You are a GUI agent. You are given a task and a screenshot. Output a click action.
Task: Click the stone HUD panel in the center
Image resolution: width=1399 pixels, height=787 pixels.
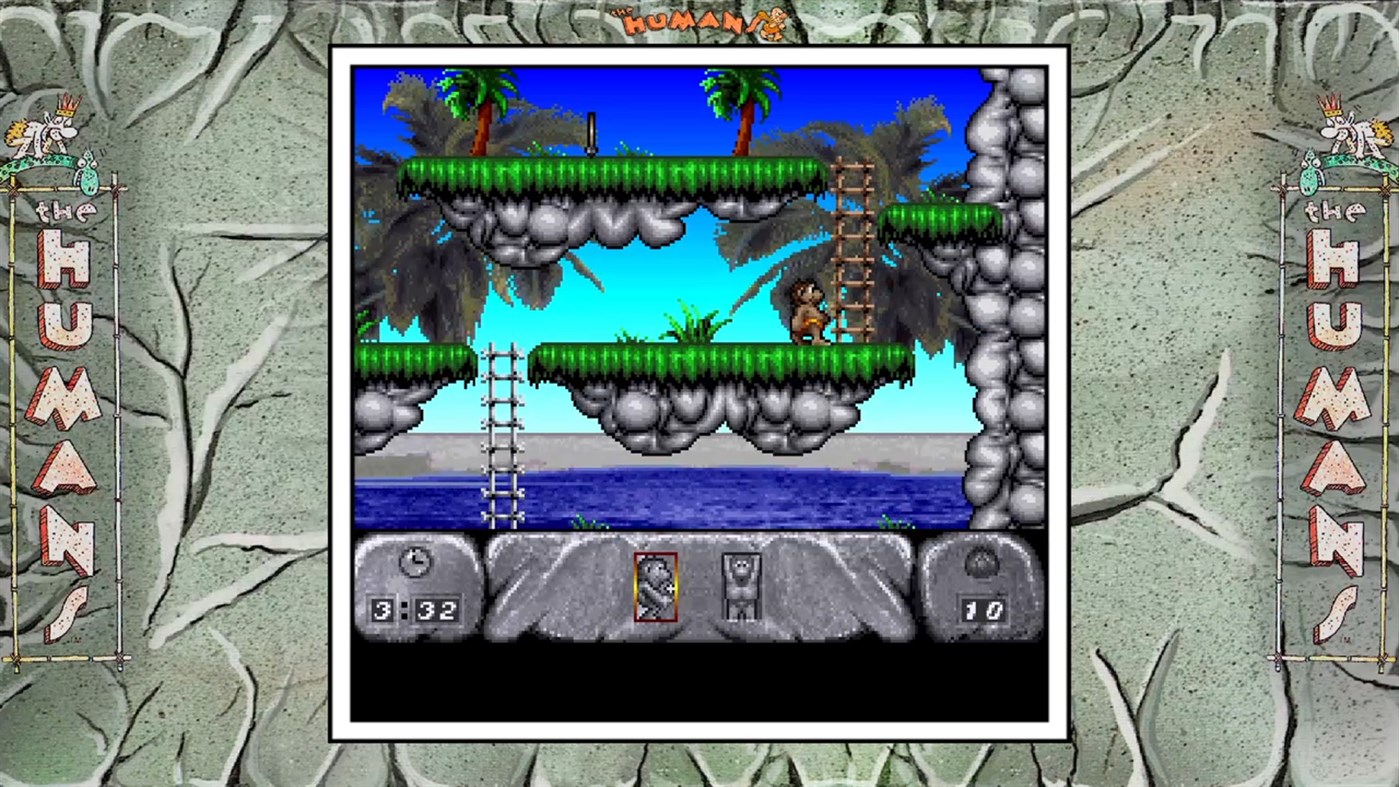[700, 590]
